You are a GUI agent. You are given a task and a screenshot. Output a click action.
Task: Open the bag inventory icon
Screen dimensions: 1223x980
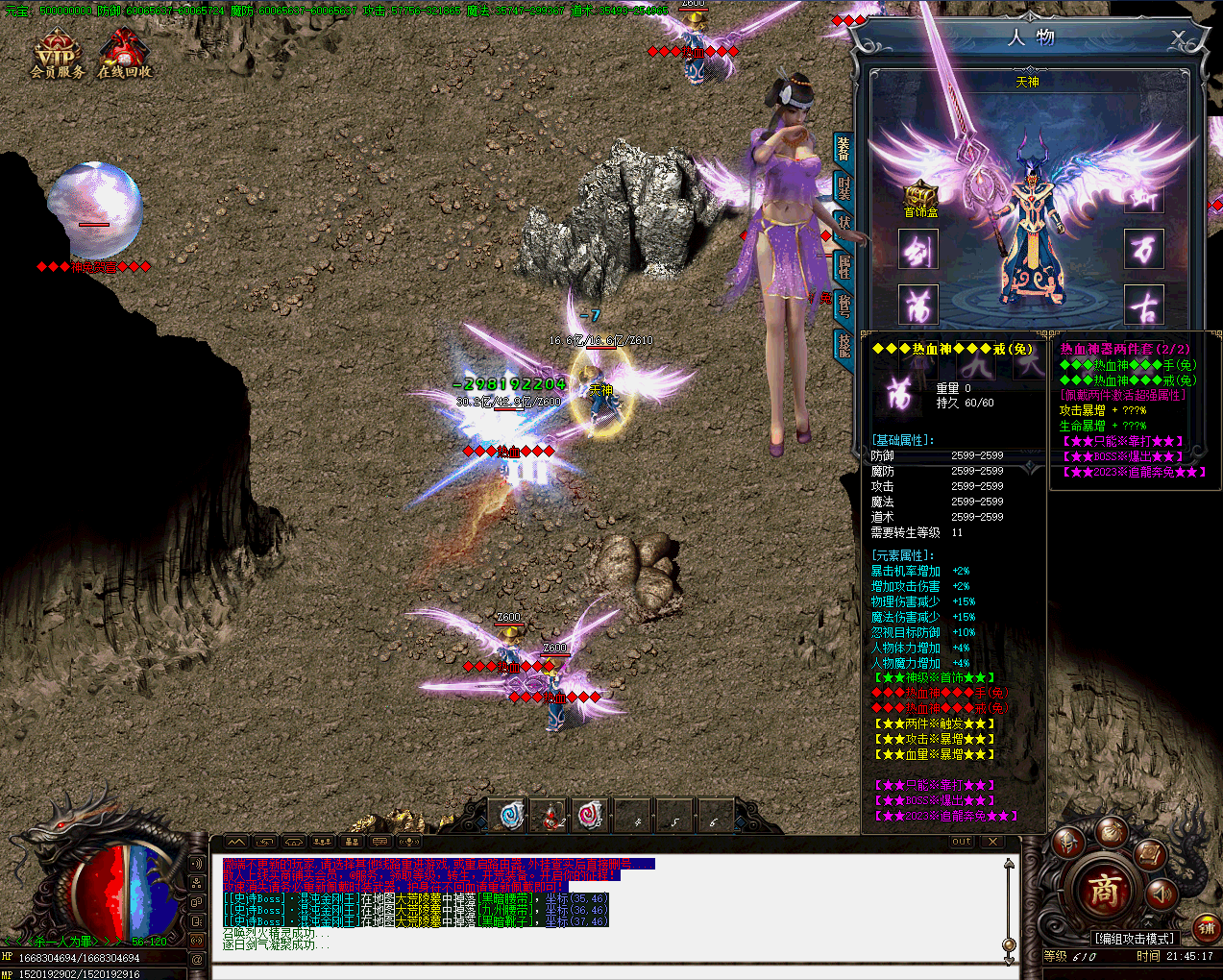tap(1111, 830)
